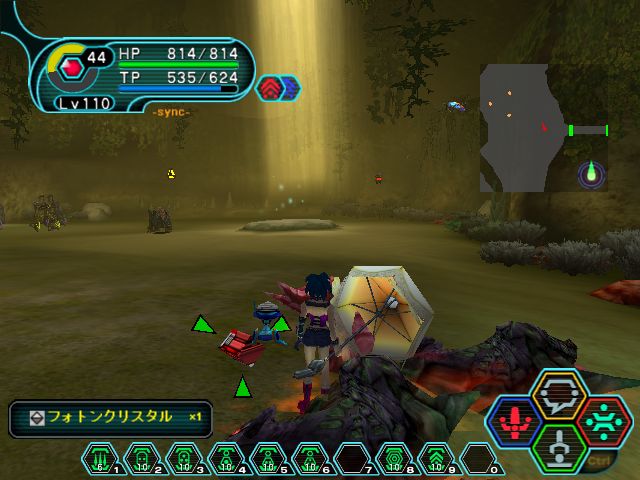Activate the green-bordered grey action hexagon
The image size is (640, 480).
point(558,446)
